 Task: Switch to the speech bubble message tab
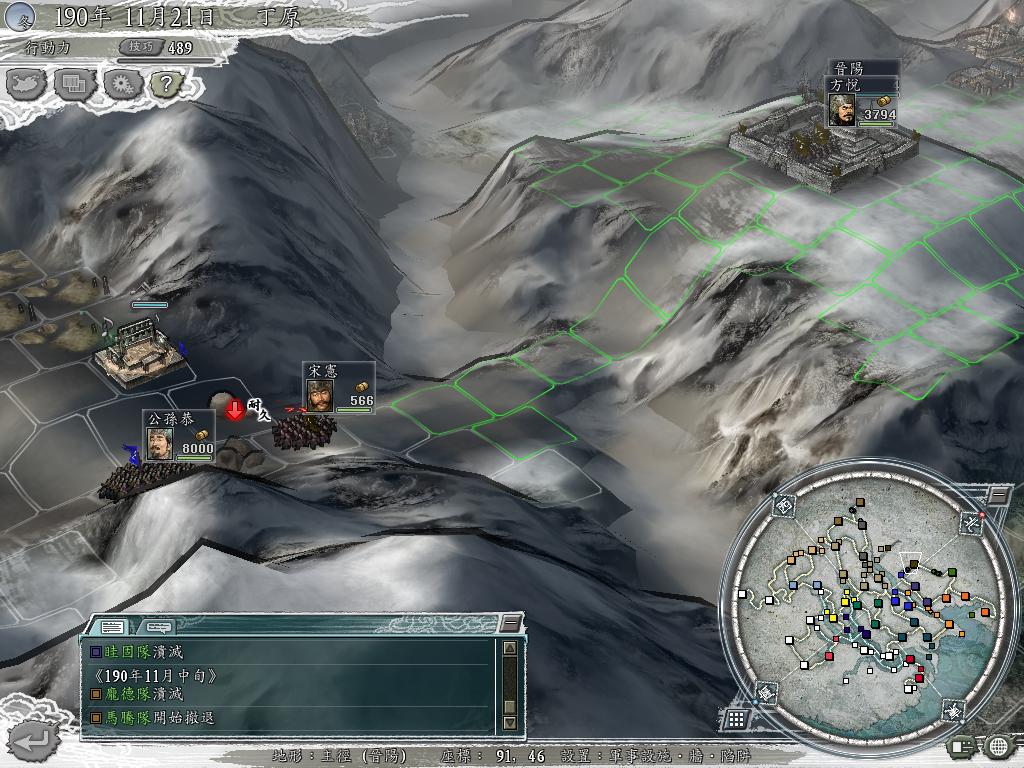coord(156,626)
